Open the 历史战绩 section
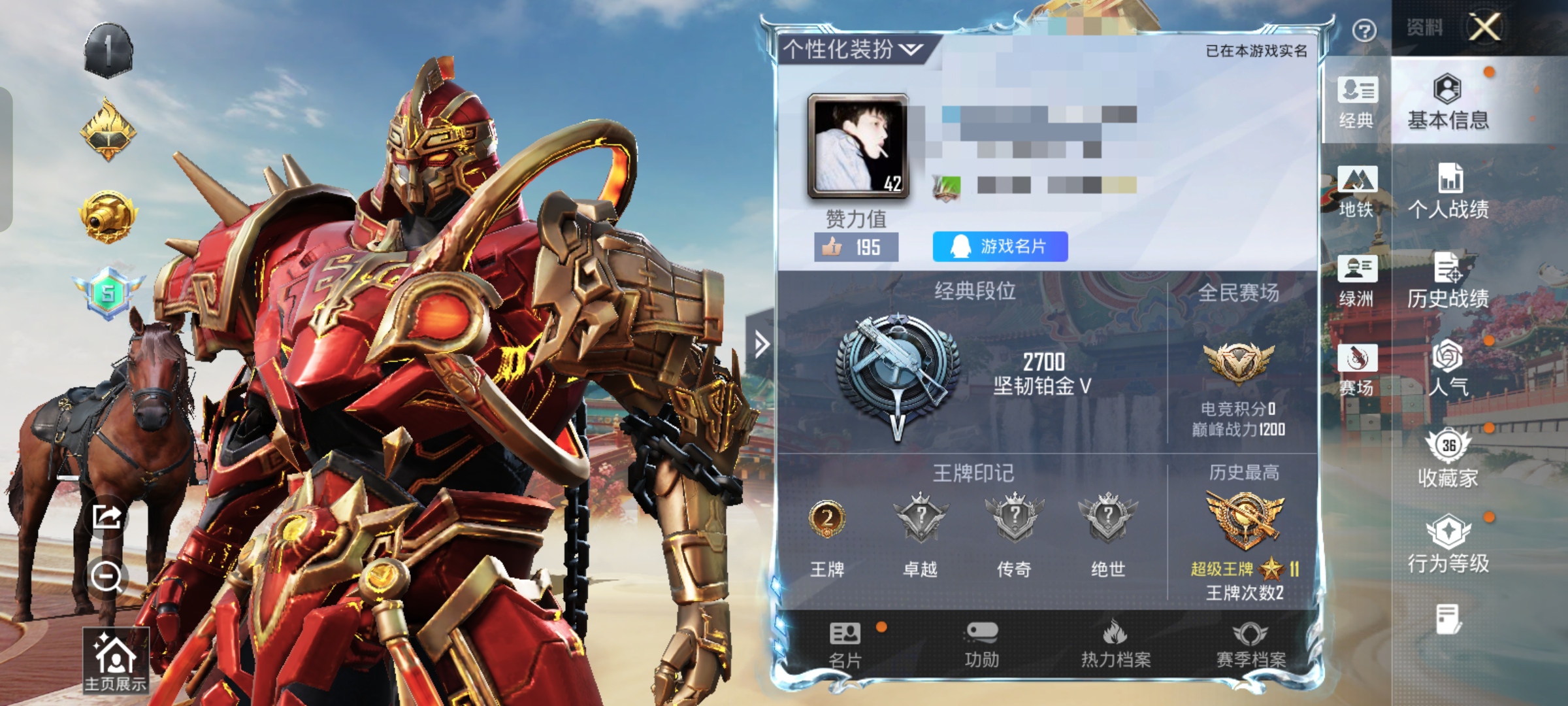The height and width of the screenshot is (706, 1568). (1448, 281)
